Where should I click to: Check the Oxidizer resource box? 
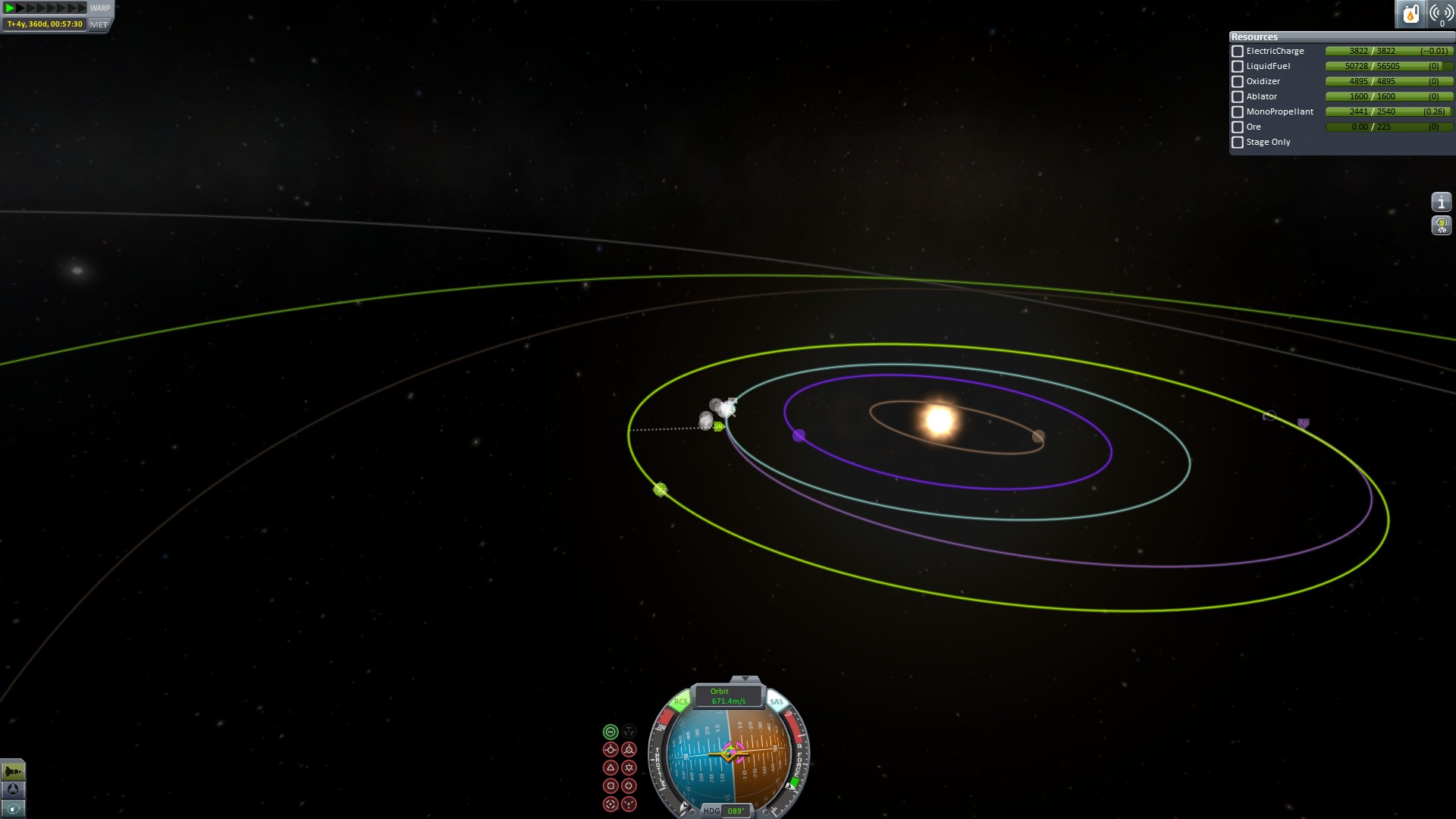tap(1238, 82)
